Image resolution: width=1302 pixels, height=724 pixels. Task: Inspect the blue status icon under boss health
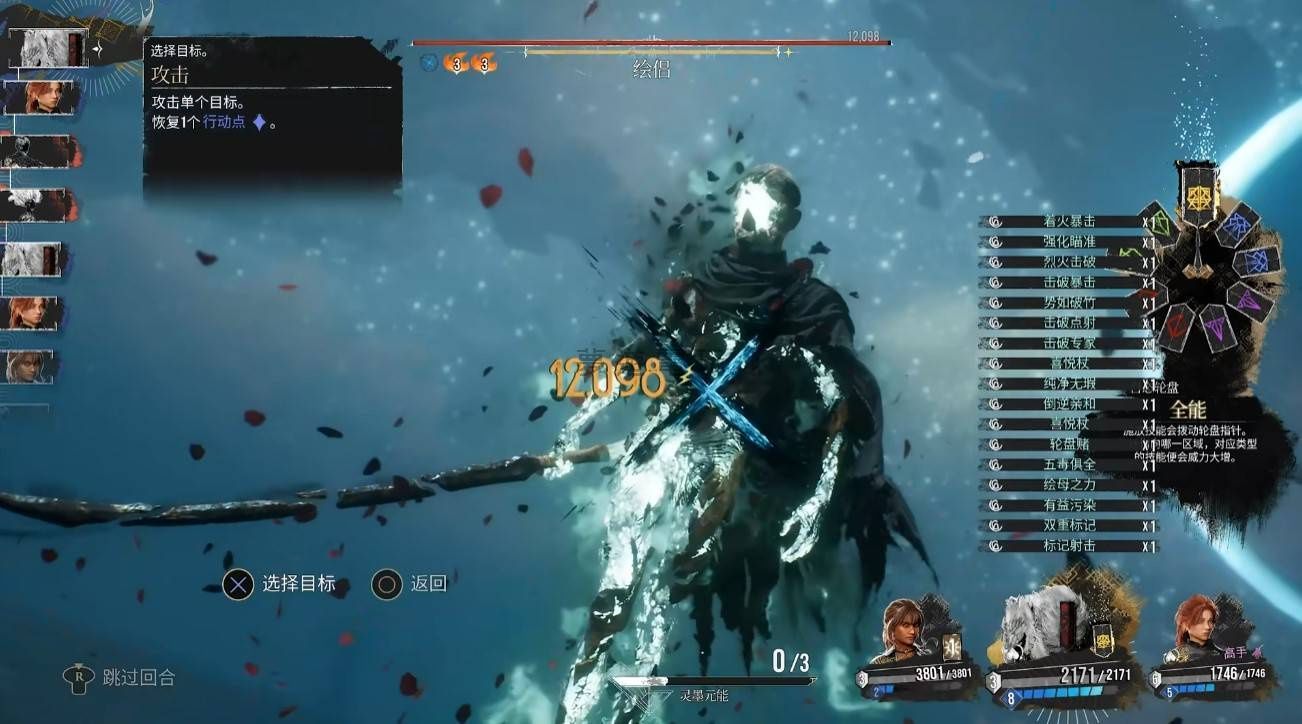pos(429,63)
